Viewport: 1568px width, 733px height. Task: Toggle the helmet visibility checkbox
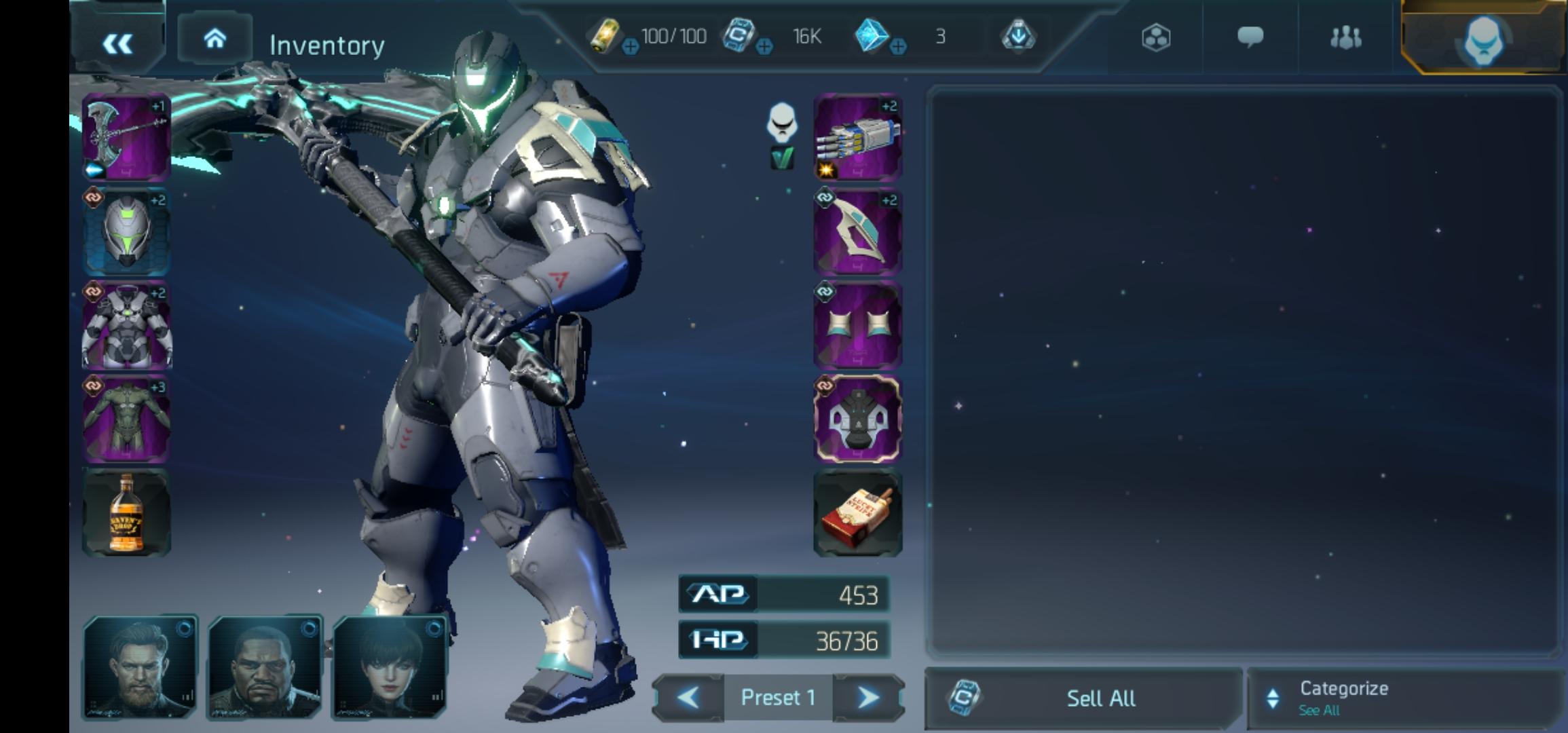coord(782,159)
